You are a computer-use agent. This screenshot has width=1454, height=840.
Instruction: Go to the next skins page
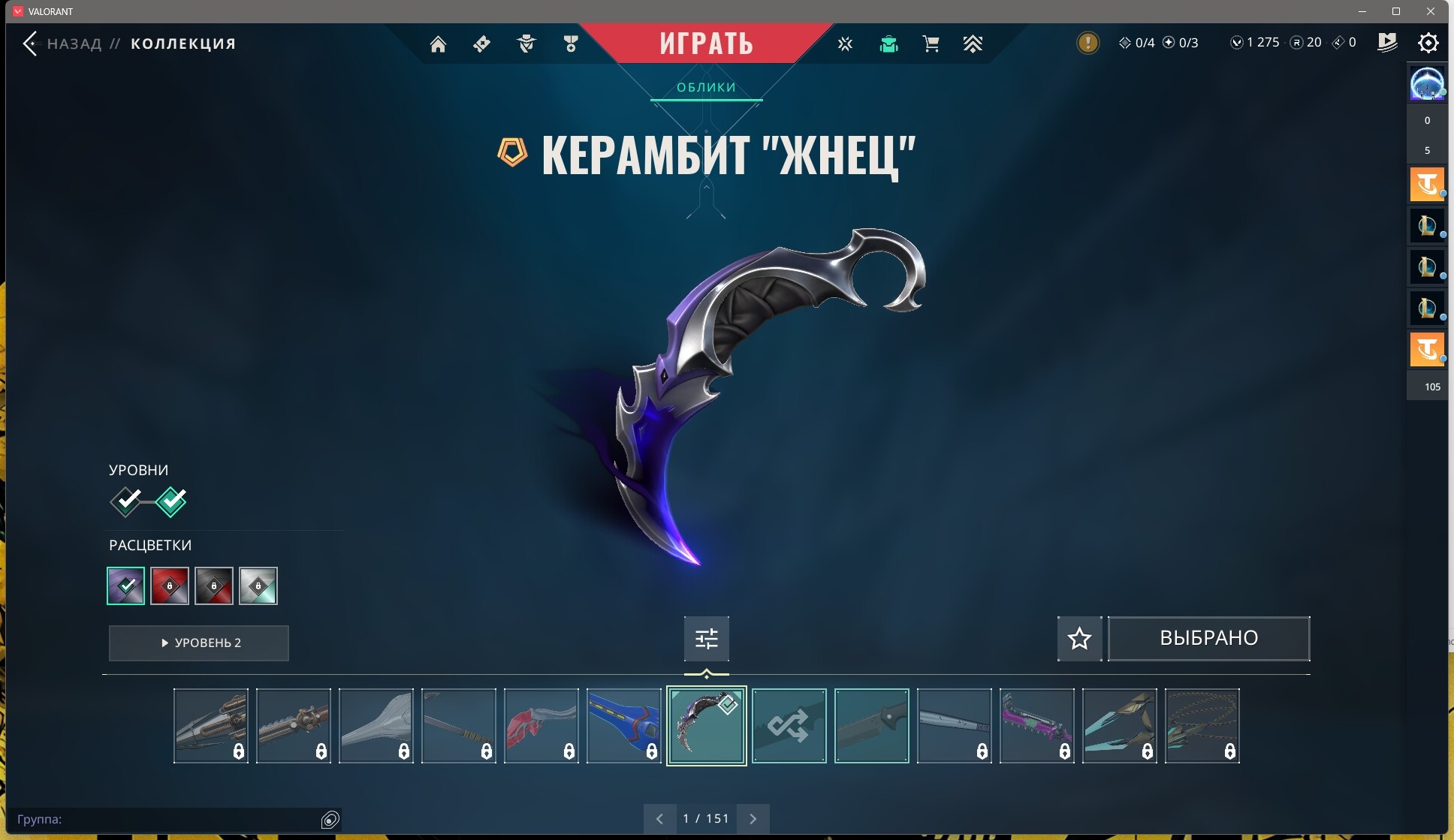[x=753, y=819]
